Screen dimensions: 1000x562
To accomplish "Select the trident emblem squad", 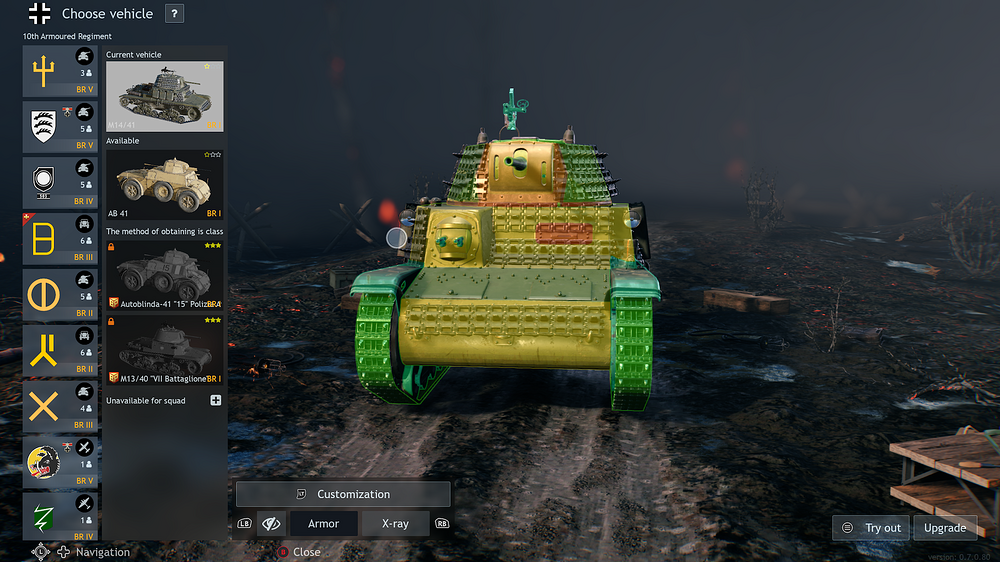I will tap(60, 71).
